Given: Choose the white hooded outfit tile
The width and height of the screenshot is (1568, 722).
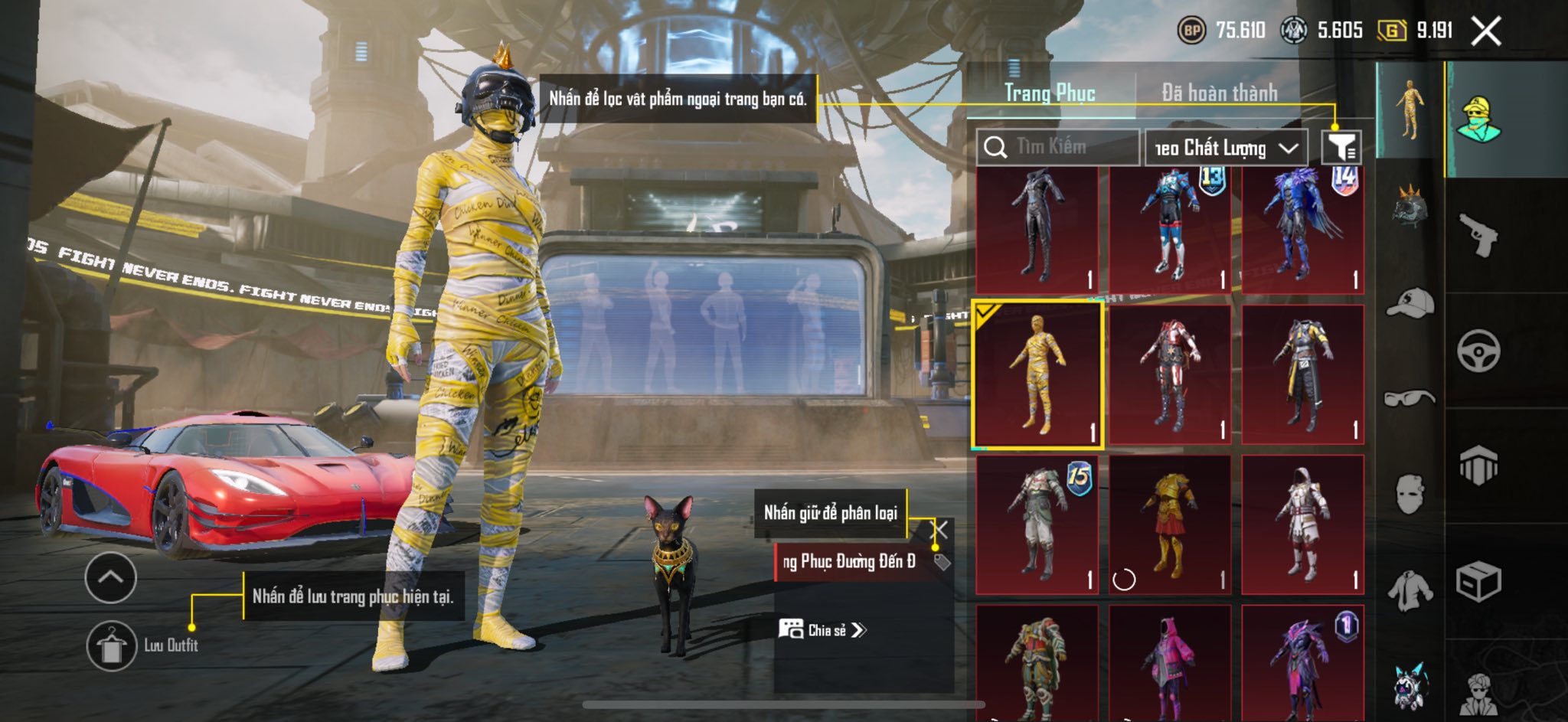Looking at the screenshot, I should 1302,524.
